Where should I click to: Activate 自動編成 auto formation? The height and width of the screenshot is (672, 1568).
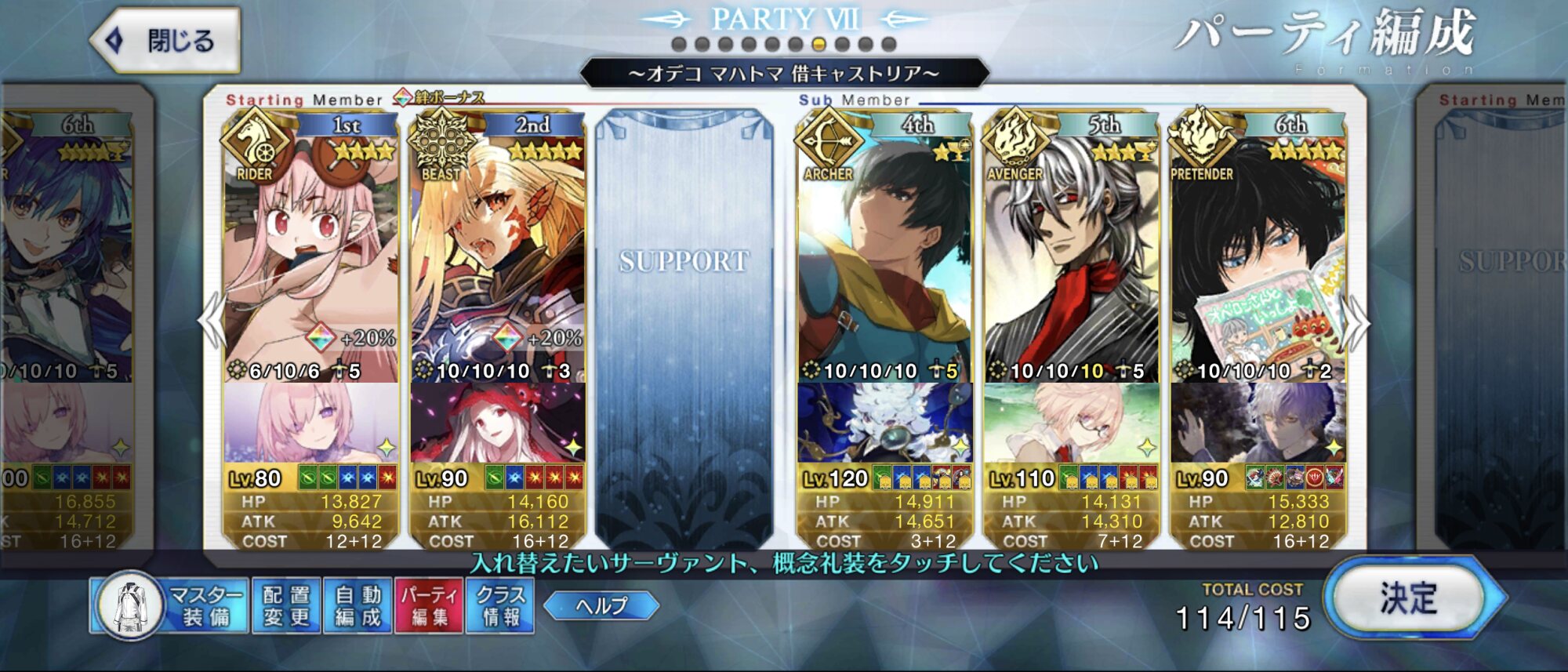(x=358, y=606)
